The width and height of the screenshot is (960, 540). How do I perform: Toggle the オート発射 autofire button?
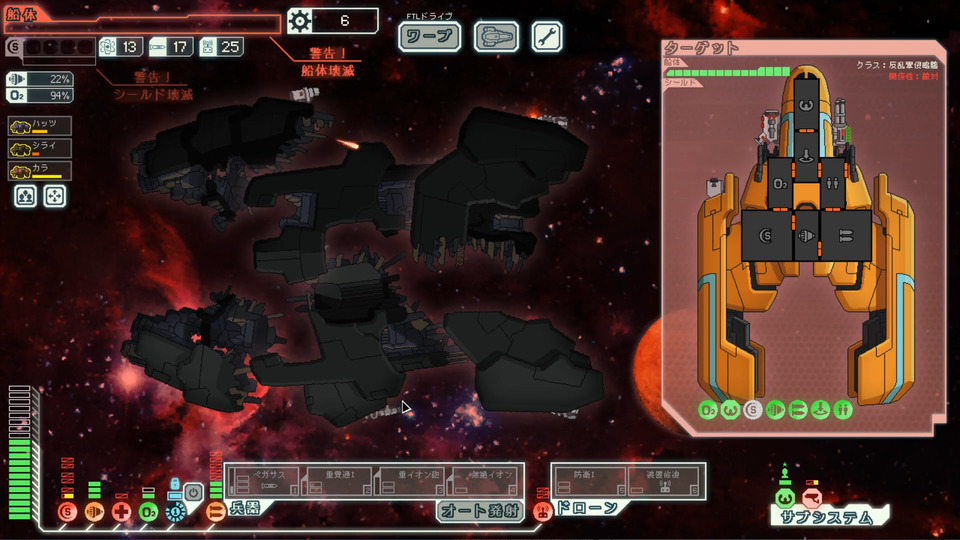[478, 511]
